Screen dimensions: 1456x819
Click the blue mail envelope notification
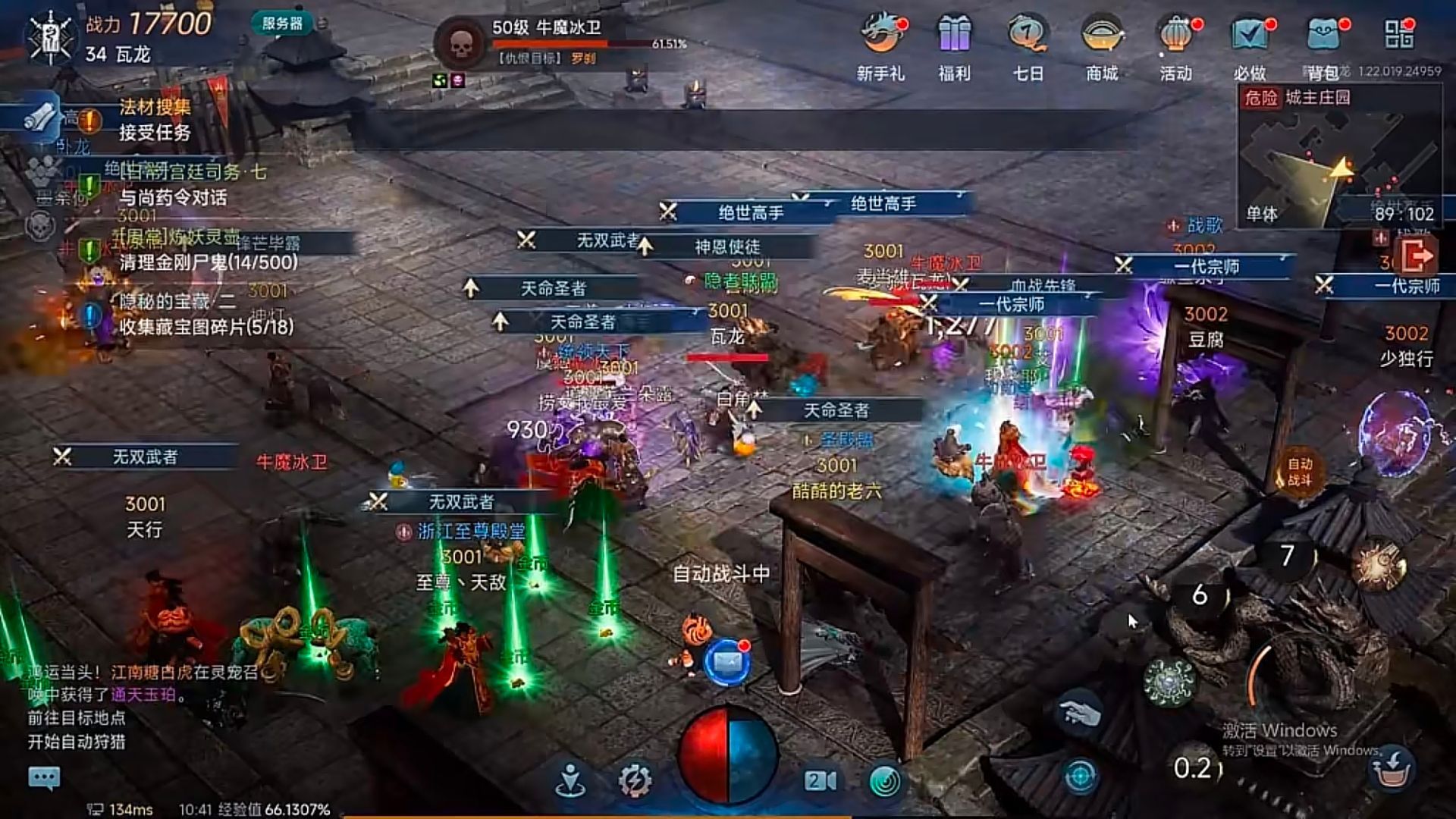point(728,661)
